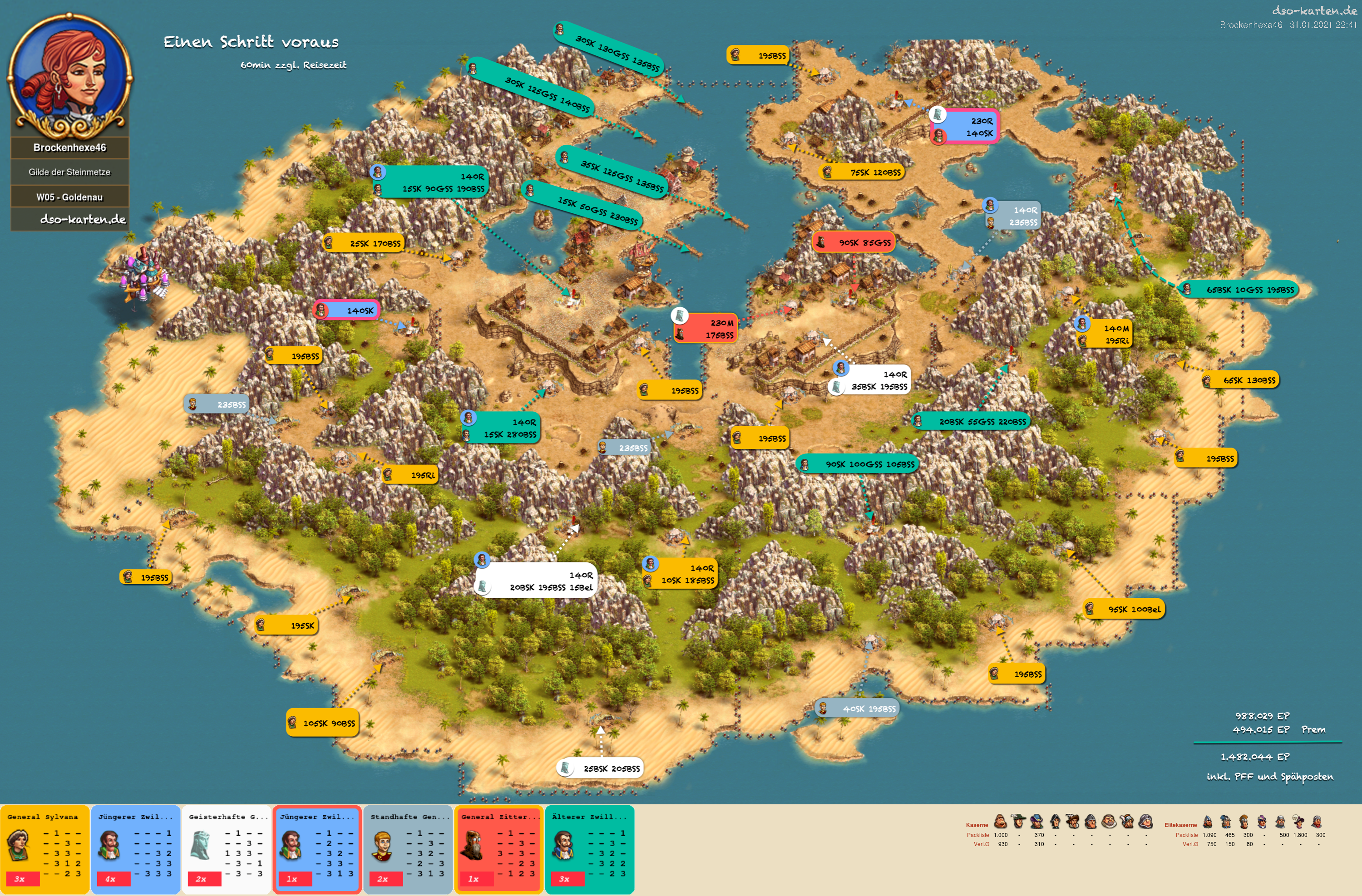Select the Älterer Zwilling legend card

[x=589, y=849]
